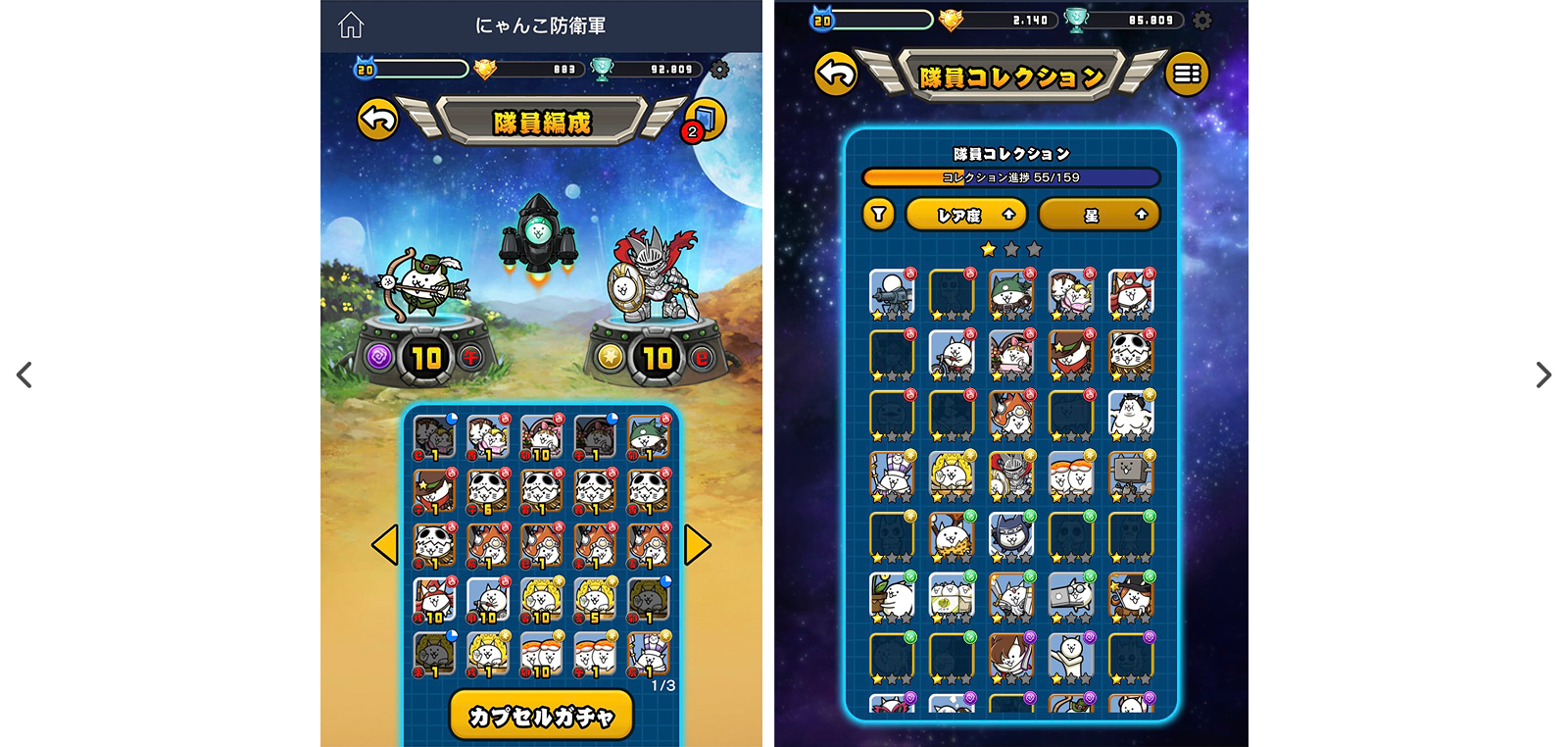Viewport: 1568px width, 747px height.
Task: Return from the 隊員コレクション screen
Action: coord(836,74)
